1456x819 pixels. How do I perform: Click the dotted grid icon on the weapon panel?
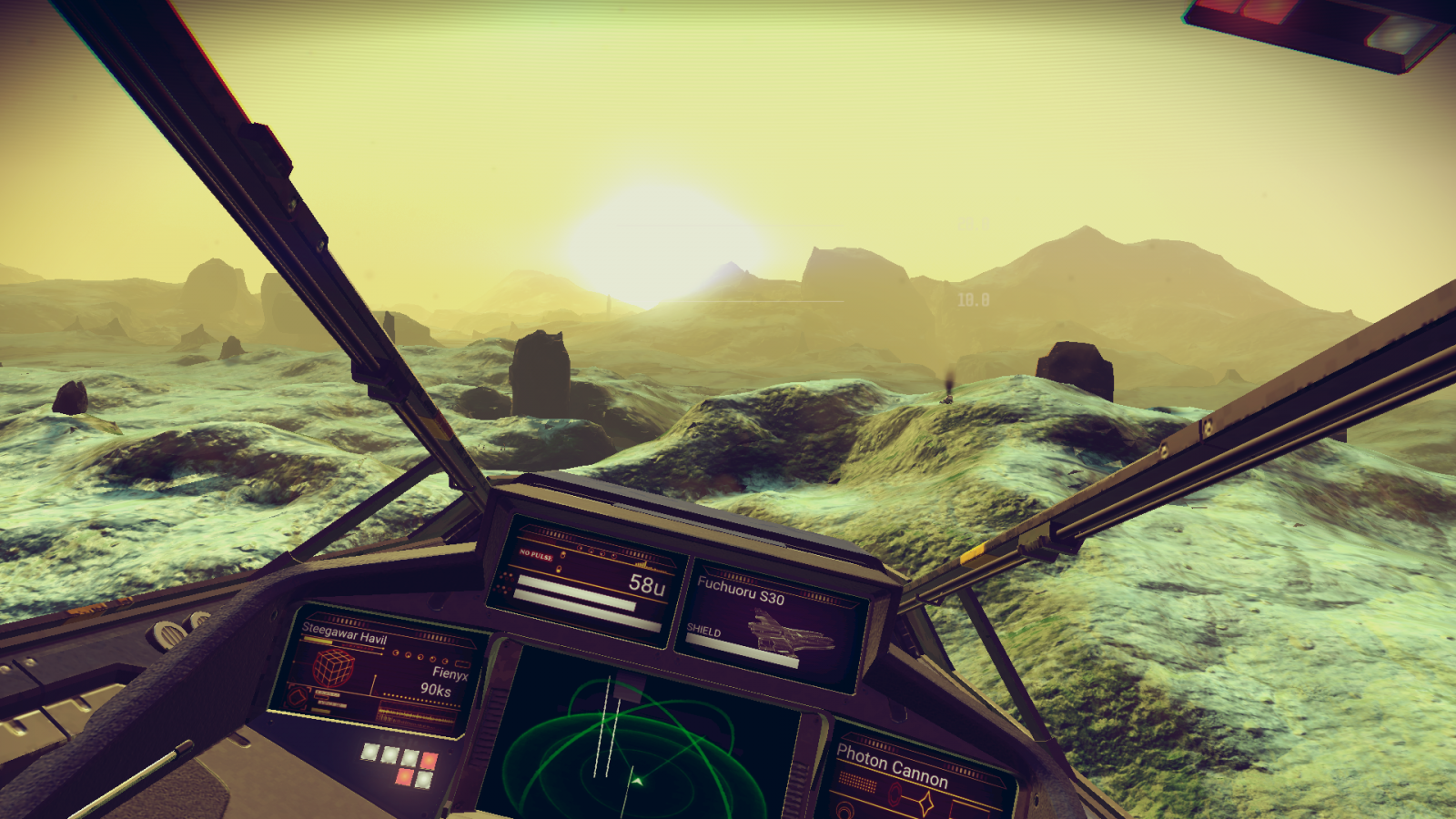pyautogui.click(x=858, y=781)
